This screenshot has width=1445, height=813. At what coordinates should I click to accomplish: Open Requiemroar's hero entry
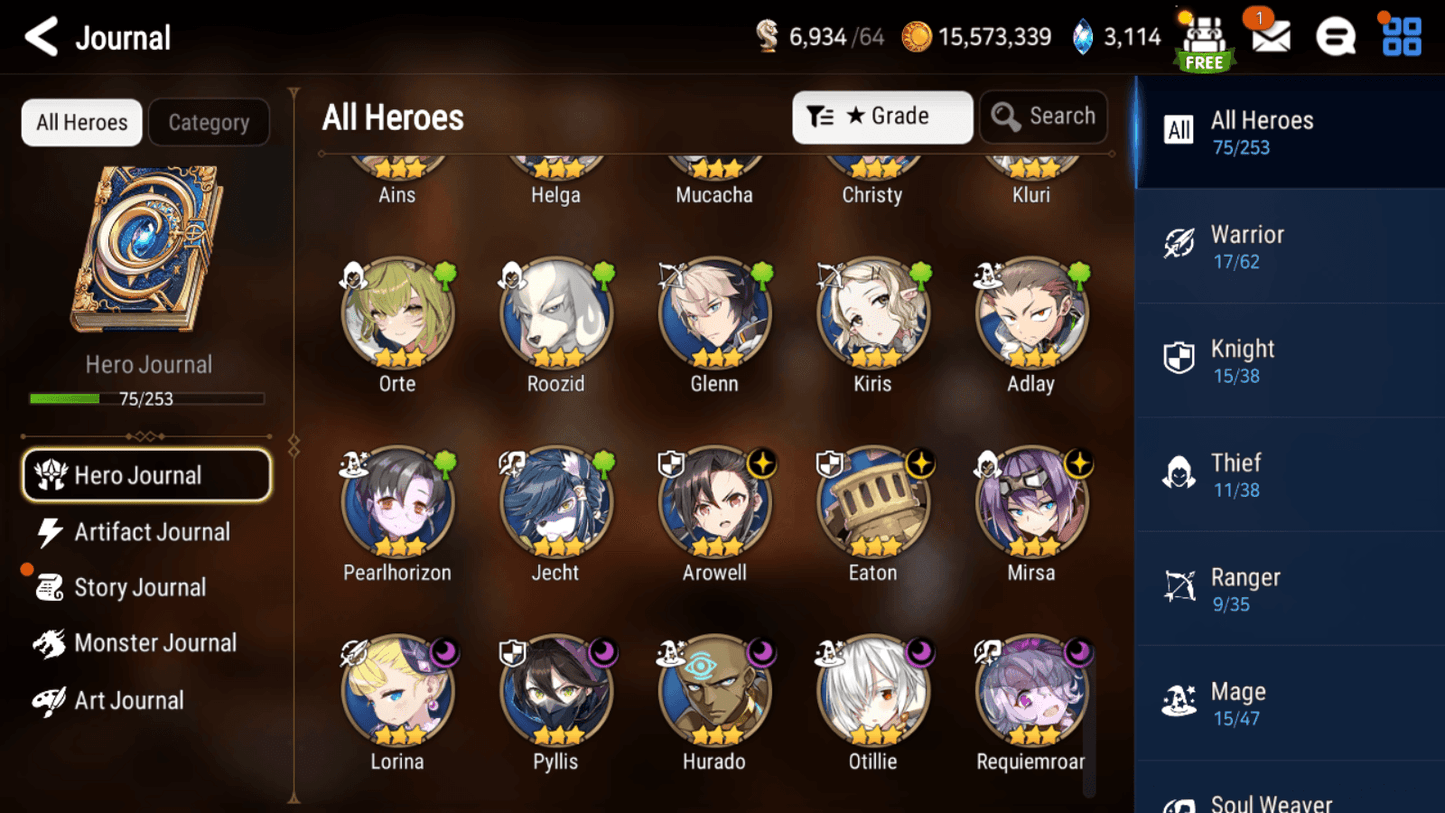(1031, 692)
